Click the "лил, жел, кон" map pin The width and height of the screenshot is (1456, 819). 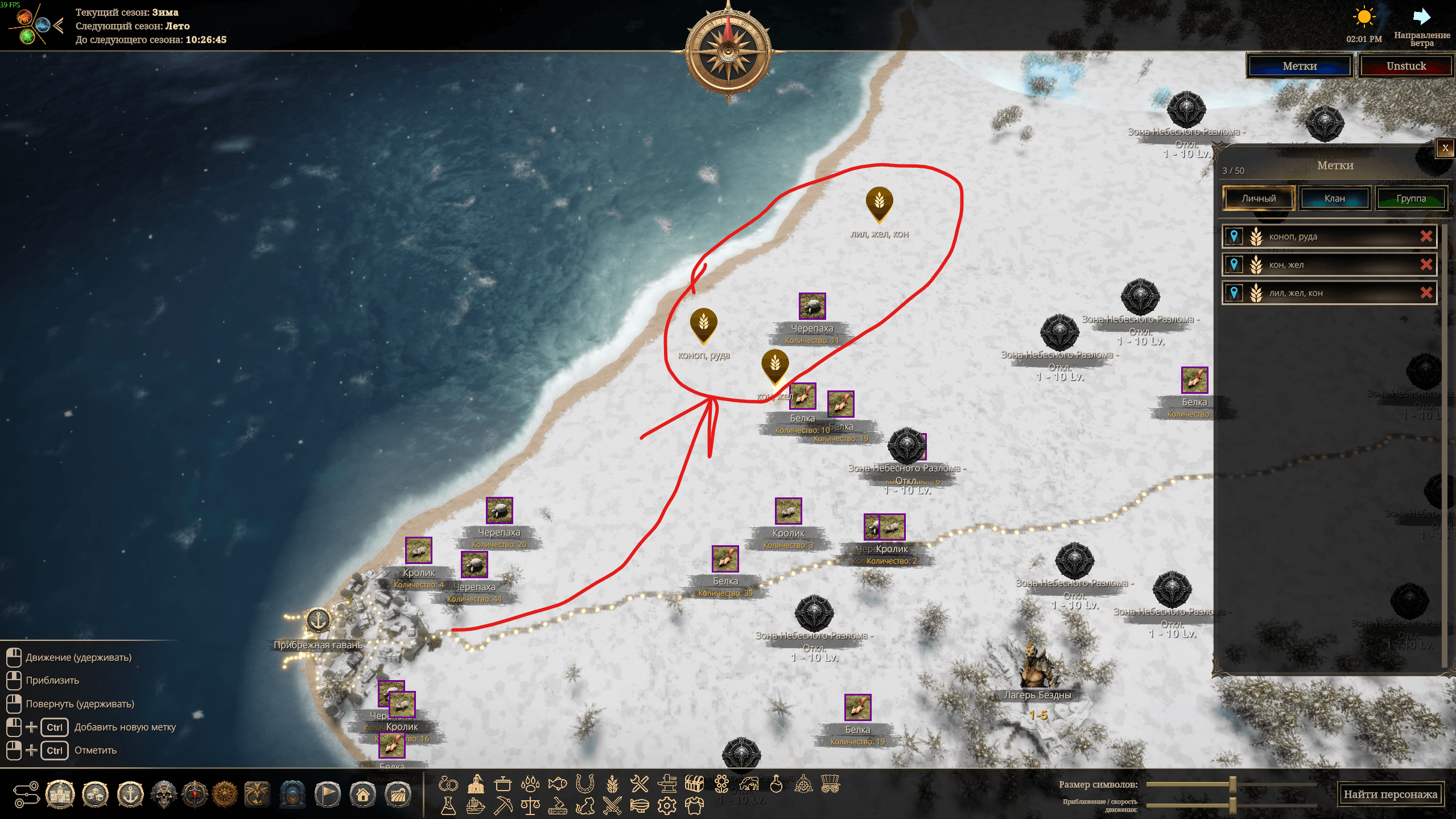point(879,202)
